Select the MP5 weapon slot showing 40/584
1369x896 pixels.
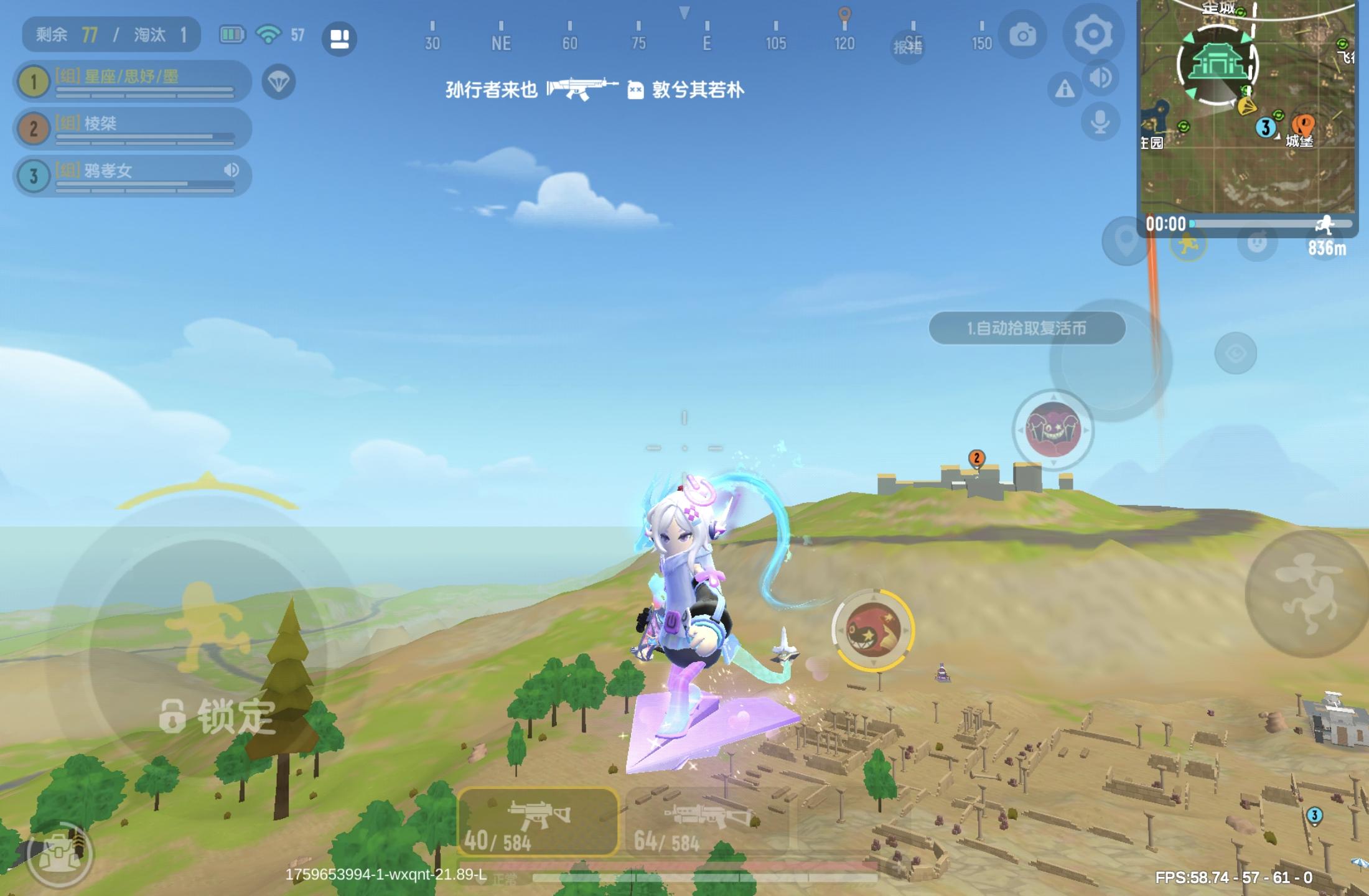538,821
